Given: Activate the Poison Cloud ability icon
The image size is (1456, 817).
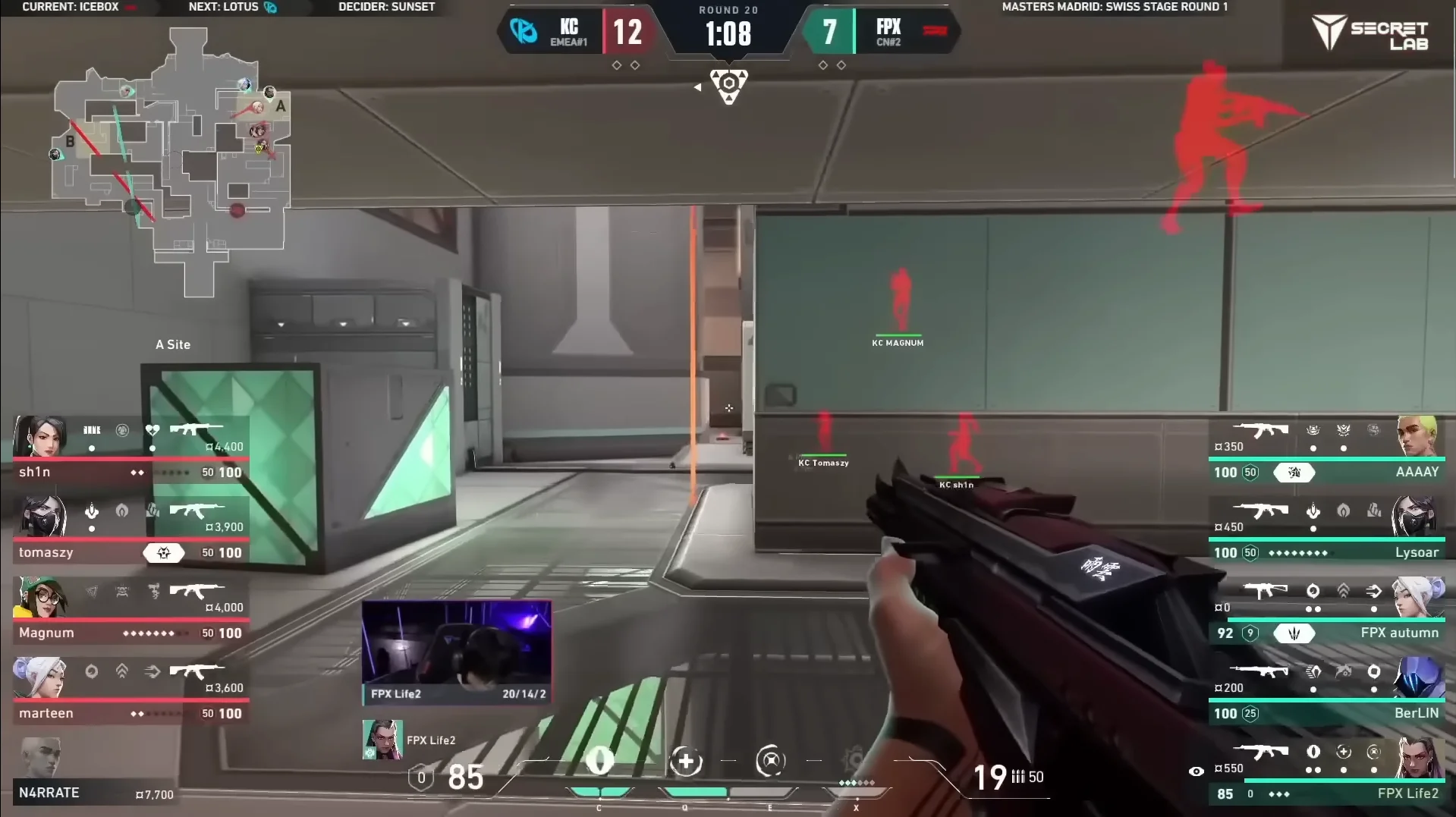Looking at the screenshot, I should point(686,761).
